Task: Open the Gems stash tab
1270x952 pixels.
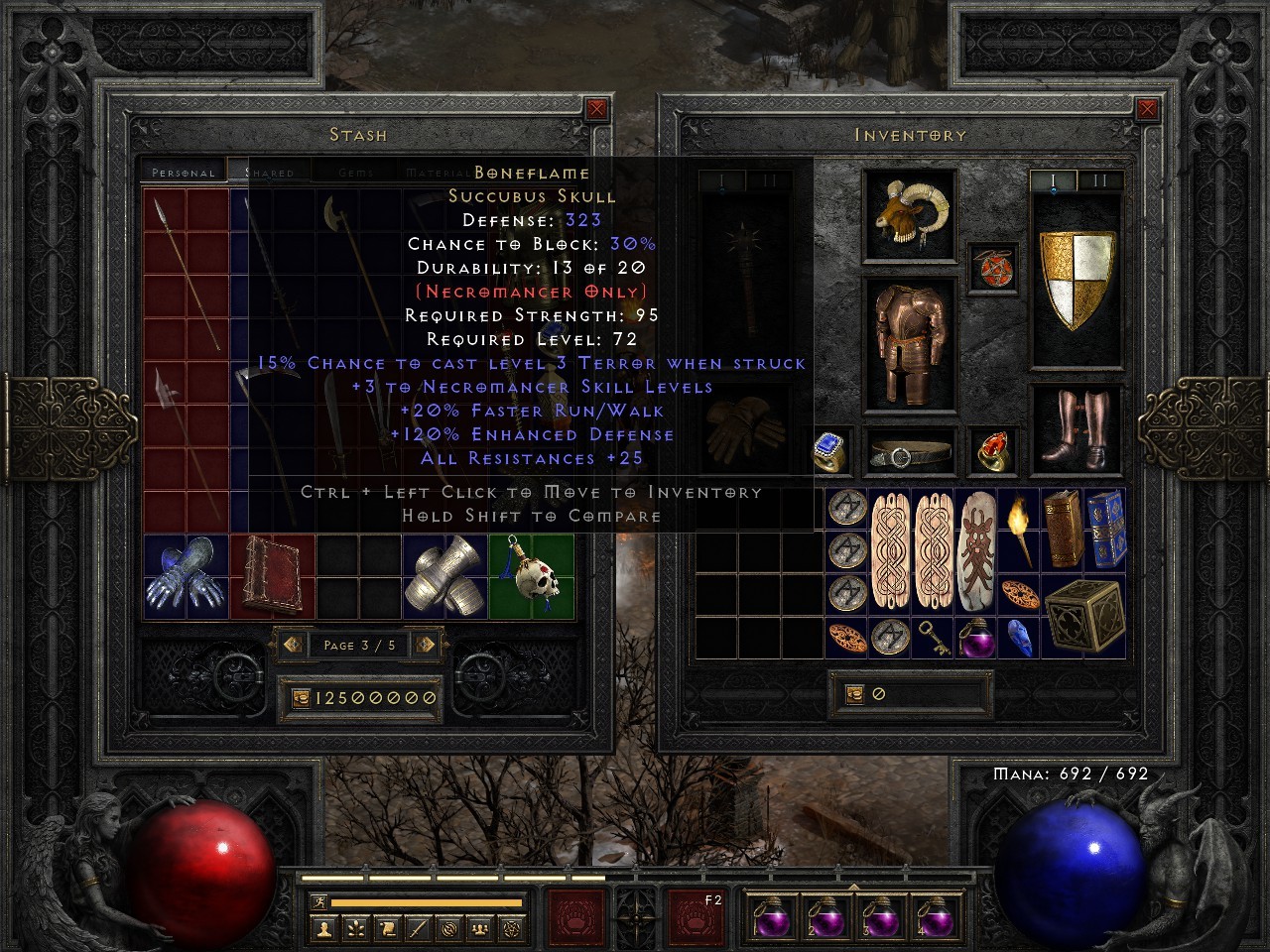Action: click(357, 171)
